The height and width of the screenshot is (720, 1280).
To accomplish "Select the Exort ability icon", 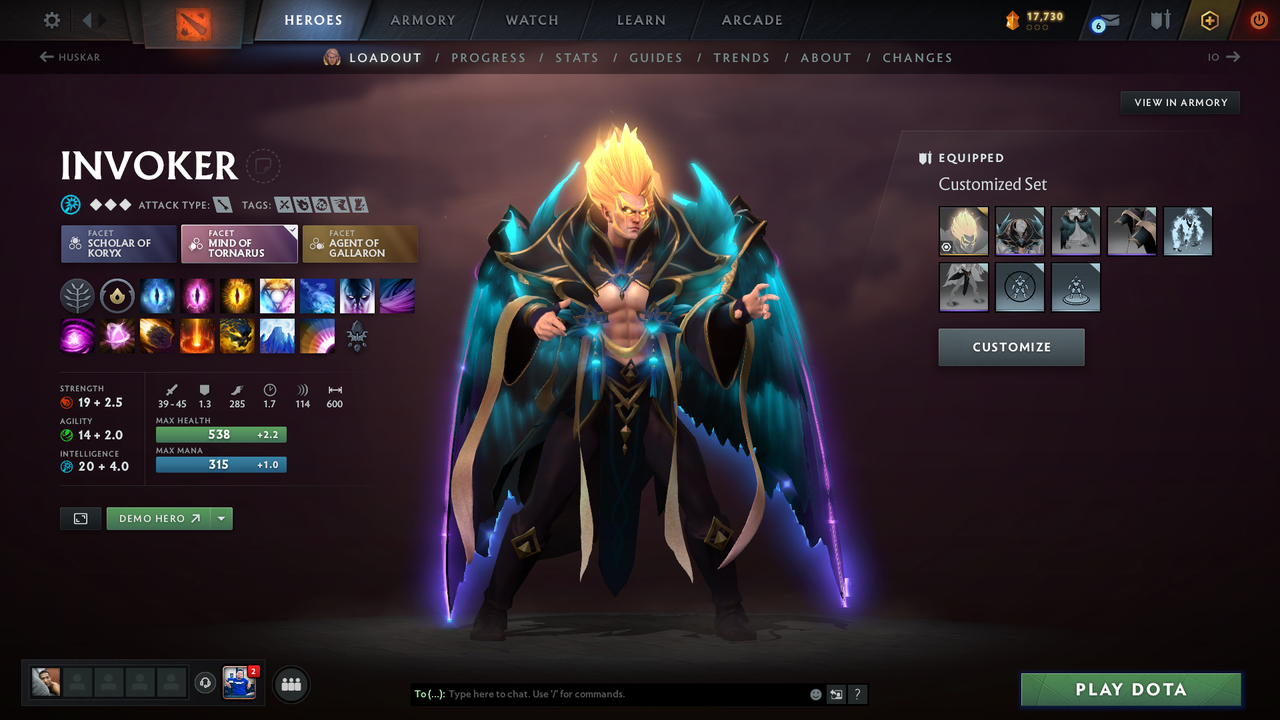I will (x=238, y=296).
